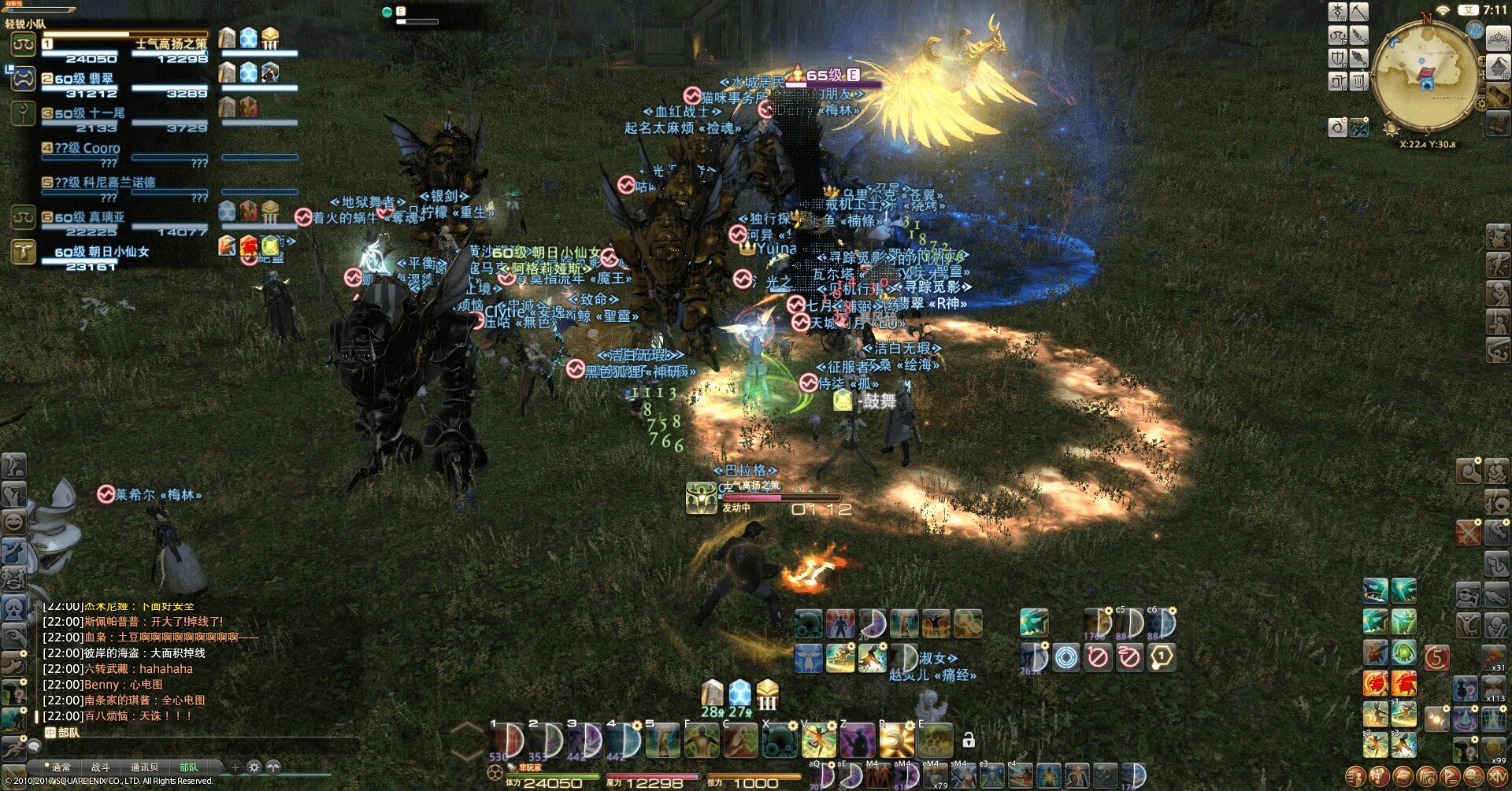This screenshot has width=1512, height=791.
Task: Select the 通讯贝 chat tab
Action: [x=144, y=767]
